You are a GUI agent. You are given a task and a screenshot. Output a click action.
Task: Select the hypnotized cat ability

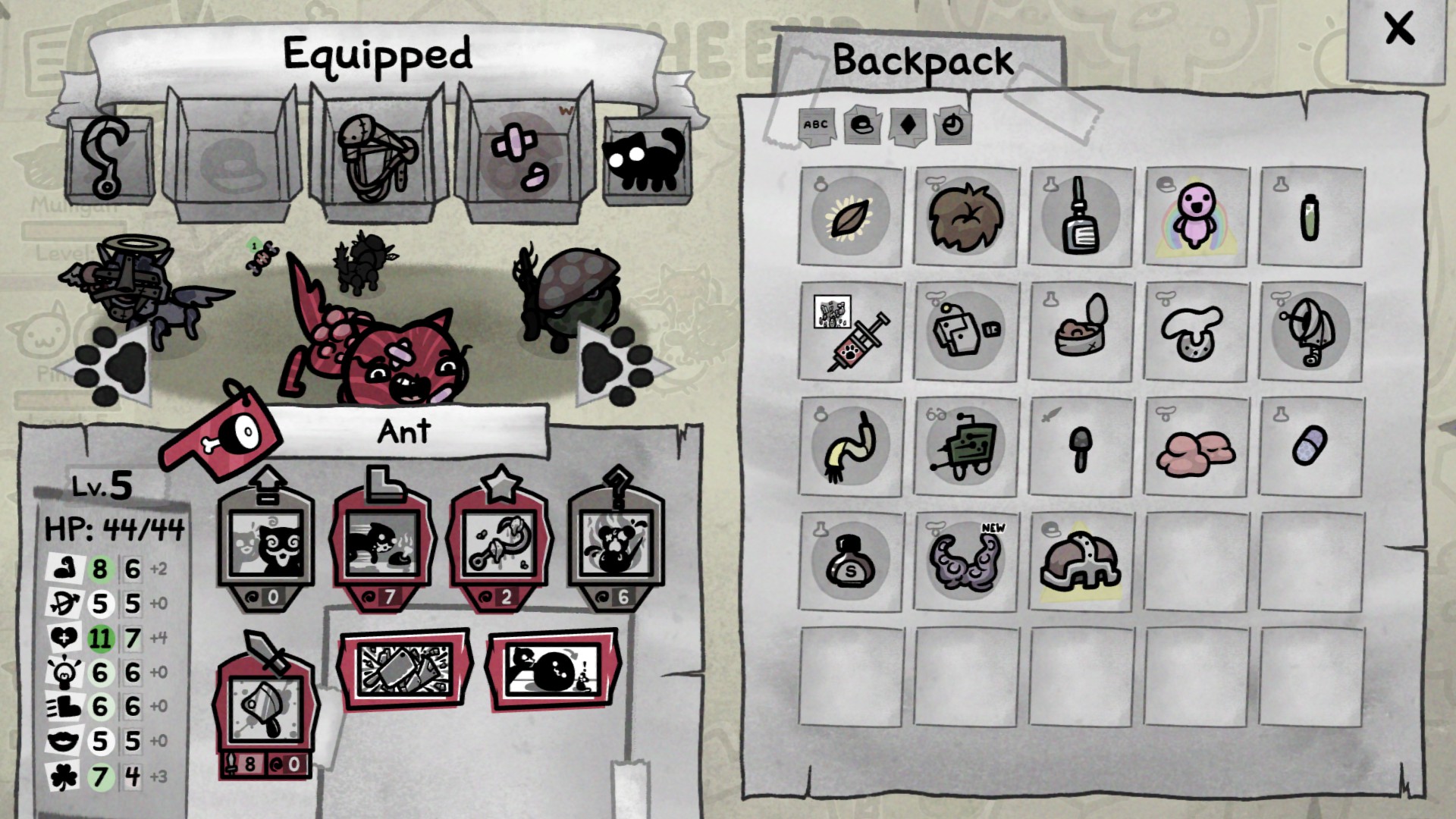coord(267,542)
